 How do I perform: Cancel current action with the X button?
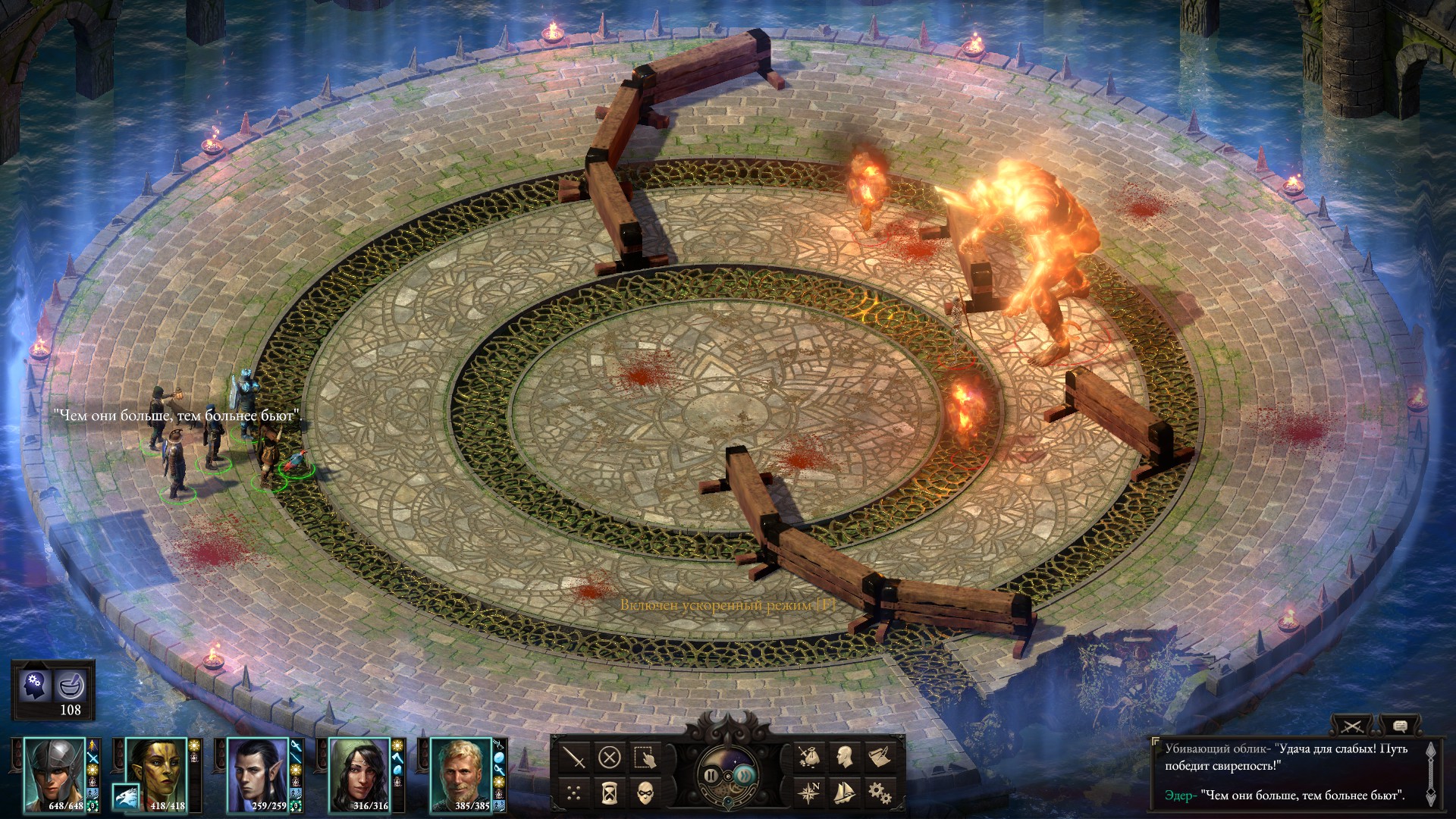(x=610, y=758)
